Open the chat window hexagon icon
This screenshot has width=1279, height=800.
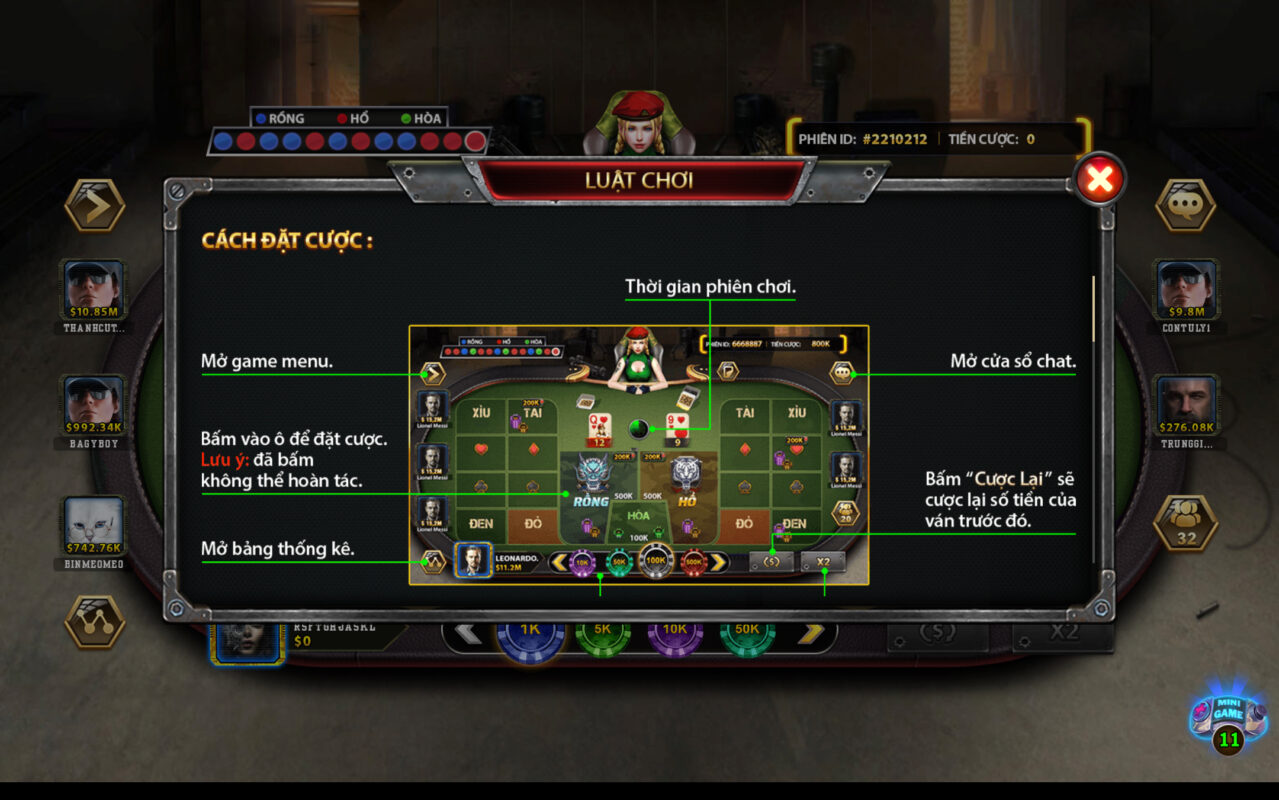[x=1185, y=206]
